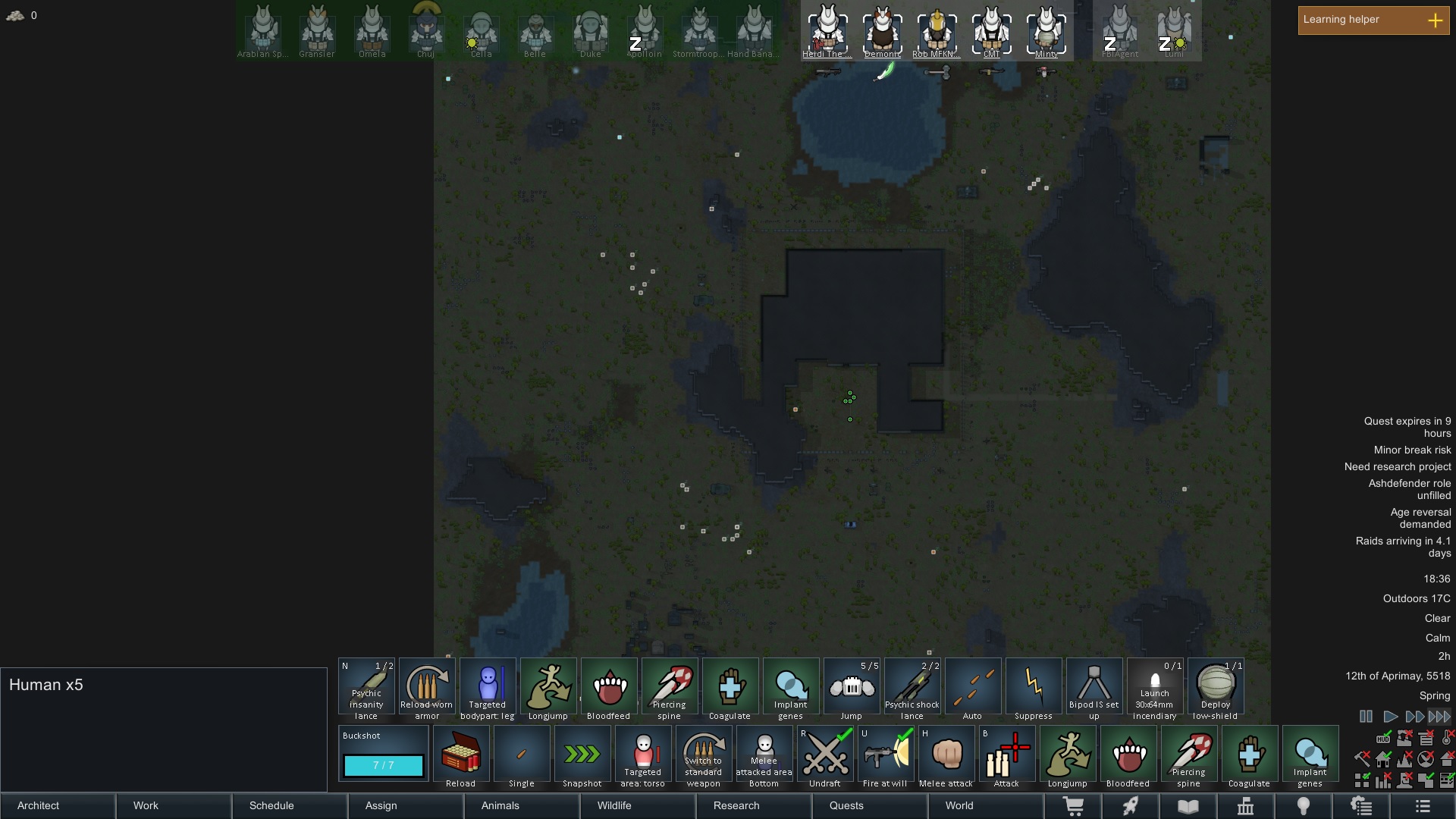Switch to the Work tab
1456x819 pixels.
pyautogui.click(x=174, y=805)
